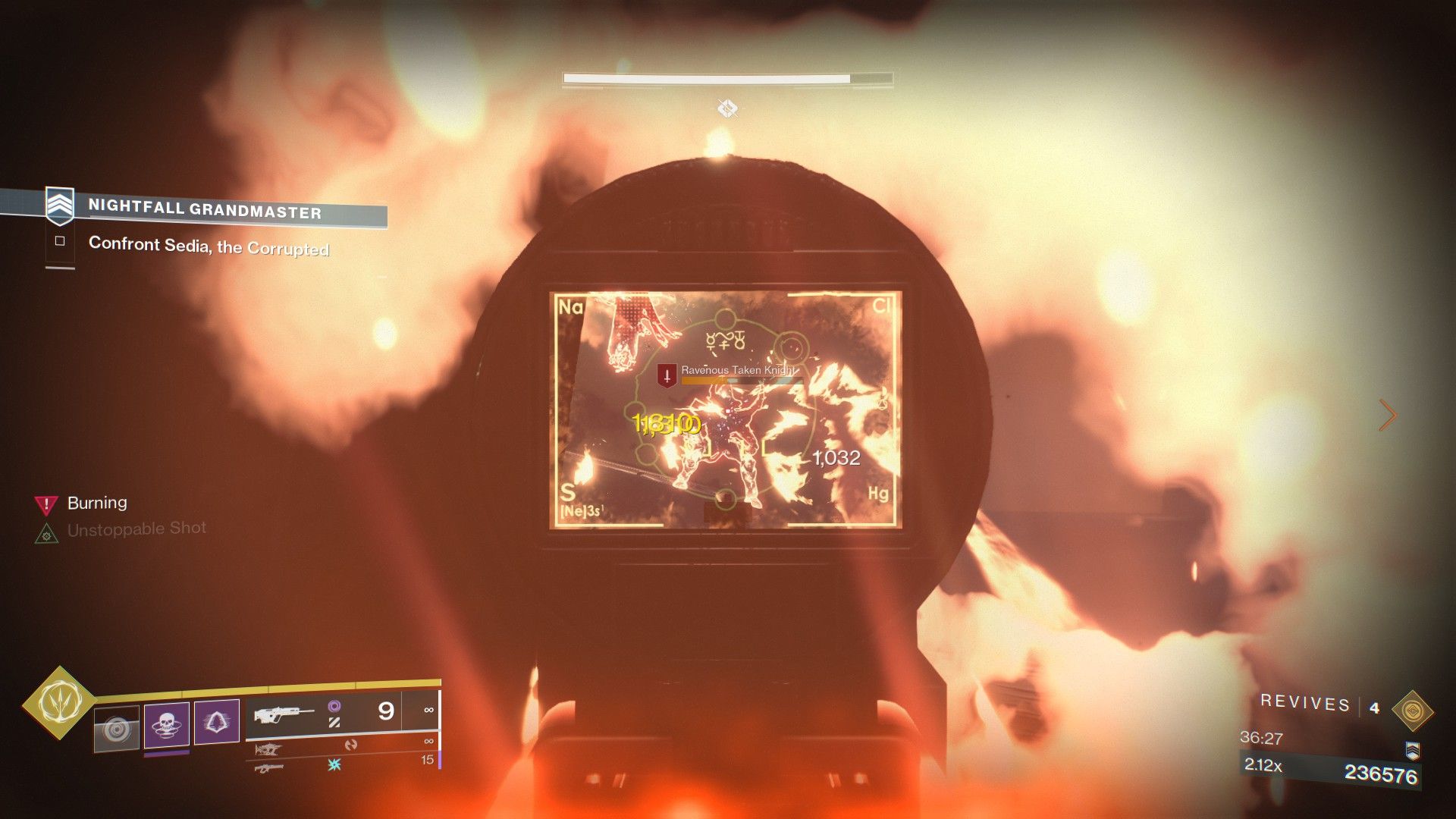The image size is (1456, 819).
Task: Select the teal disruption icon on heavy weapon
Action: pos(334,766)
